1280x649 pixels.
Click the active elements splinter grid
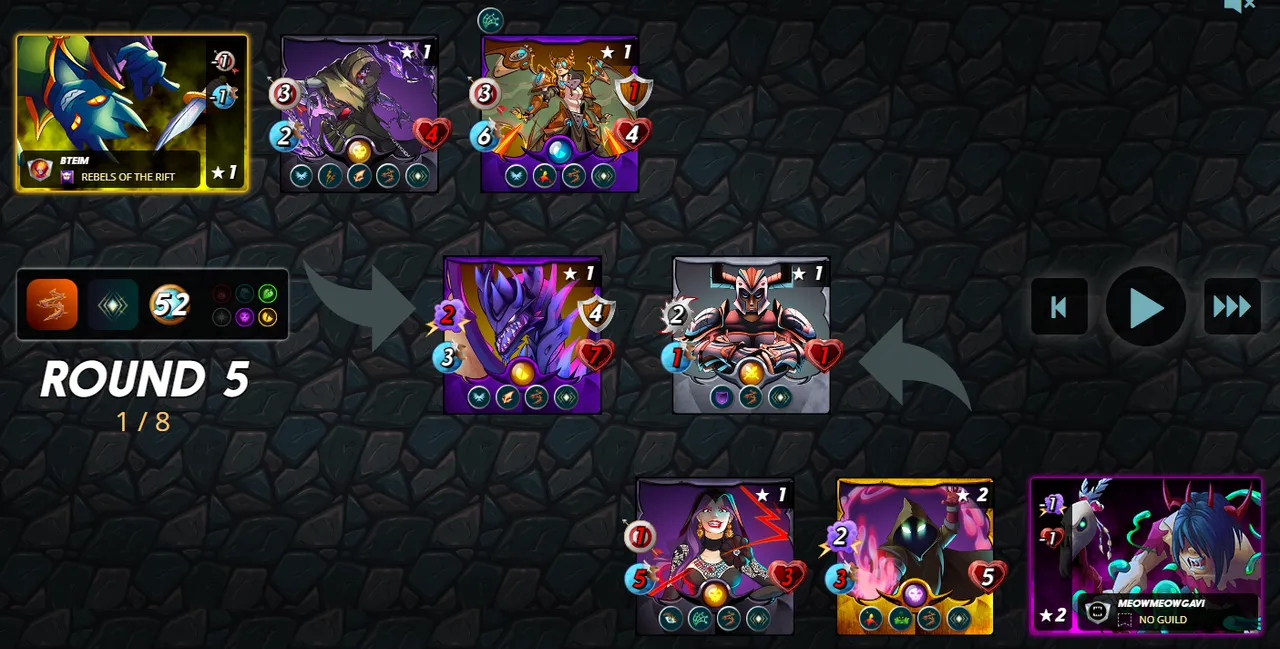pos(244,305)
